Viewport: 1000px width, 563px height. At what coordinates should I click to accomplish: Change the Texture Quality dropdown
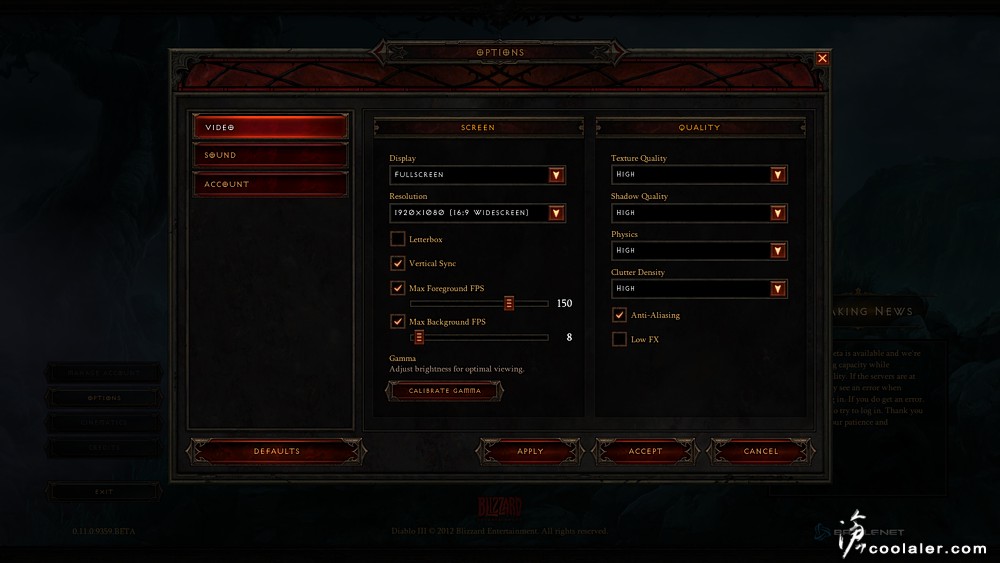(778, 175)
